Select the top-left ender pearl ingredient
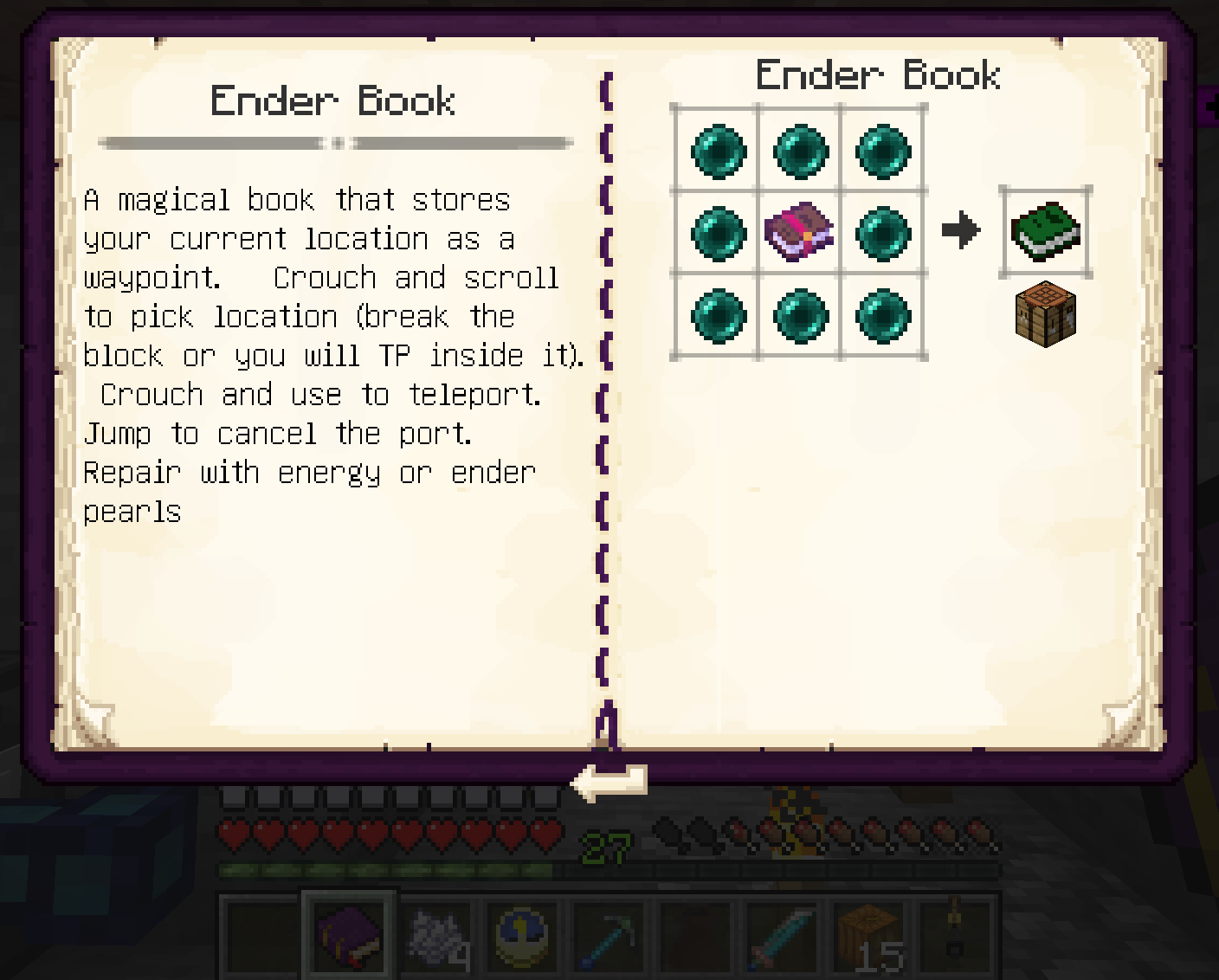This screenshot has width=1219, height=980. pos(717,150)
